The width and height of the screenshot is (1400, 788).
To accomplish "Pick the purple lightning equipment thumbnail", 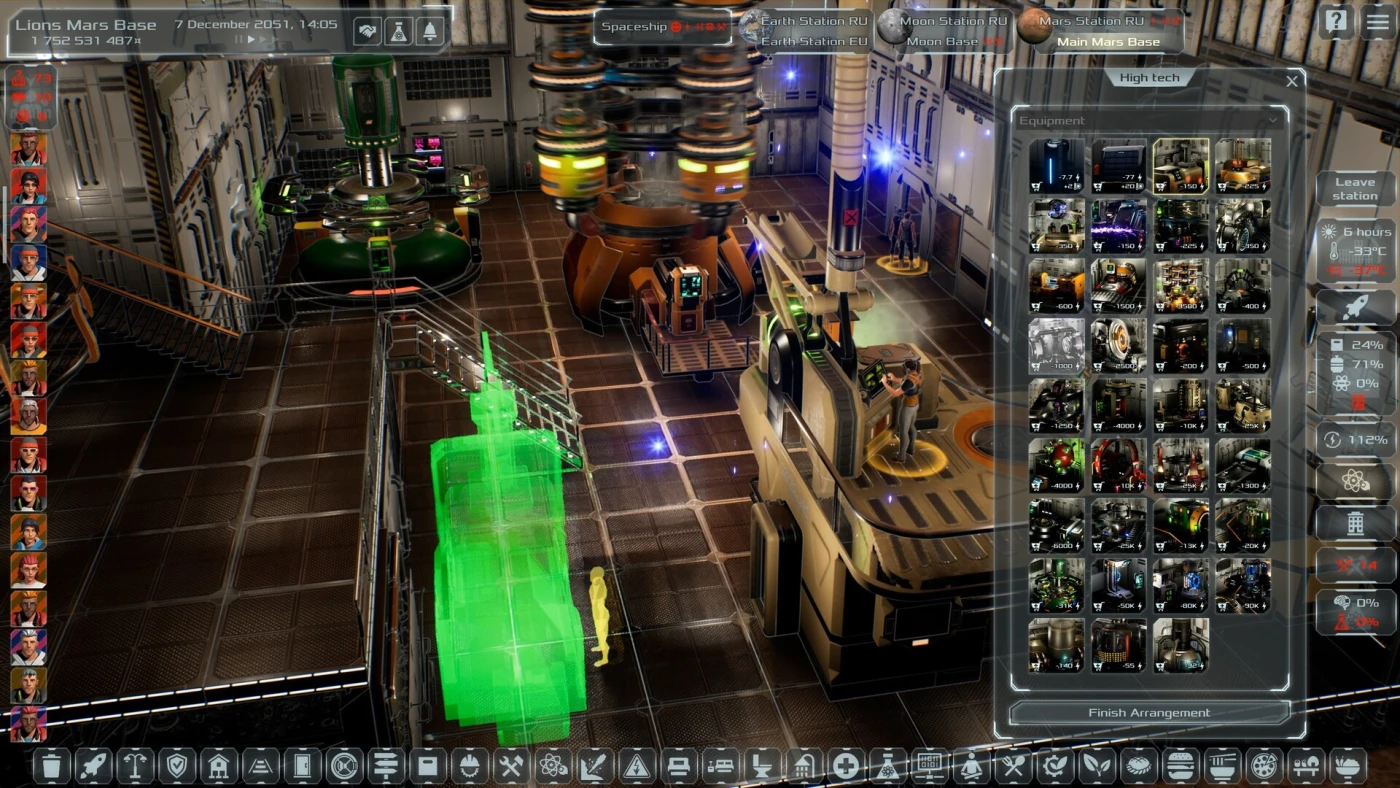I will click(1118, 226).
